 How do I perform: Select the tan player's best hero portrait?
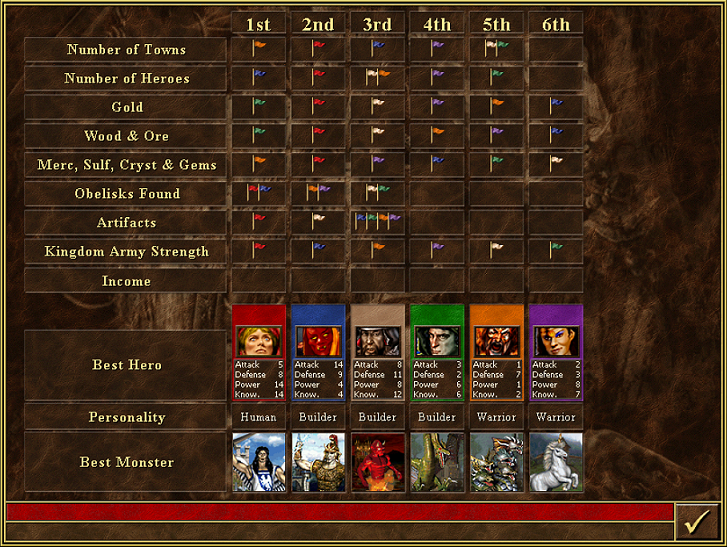379,341
